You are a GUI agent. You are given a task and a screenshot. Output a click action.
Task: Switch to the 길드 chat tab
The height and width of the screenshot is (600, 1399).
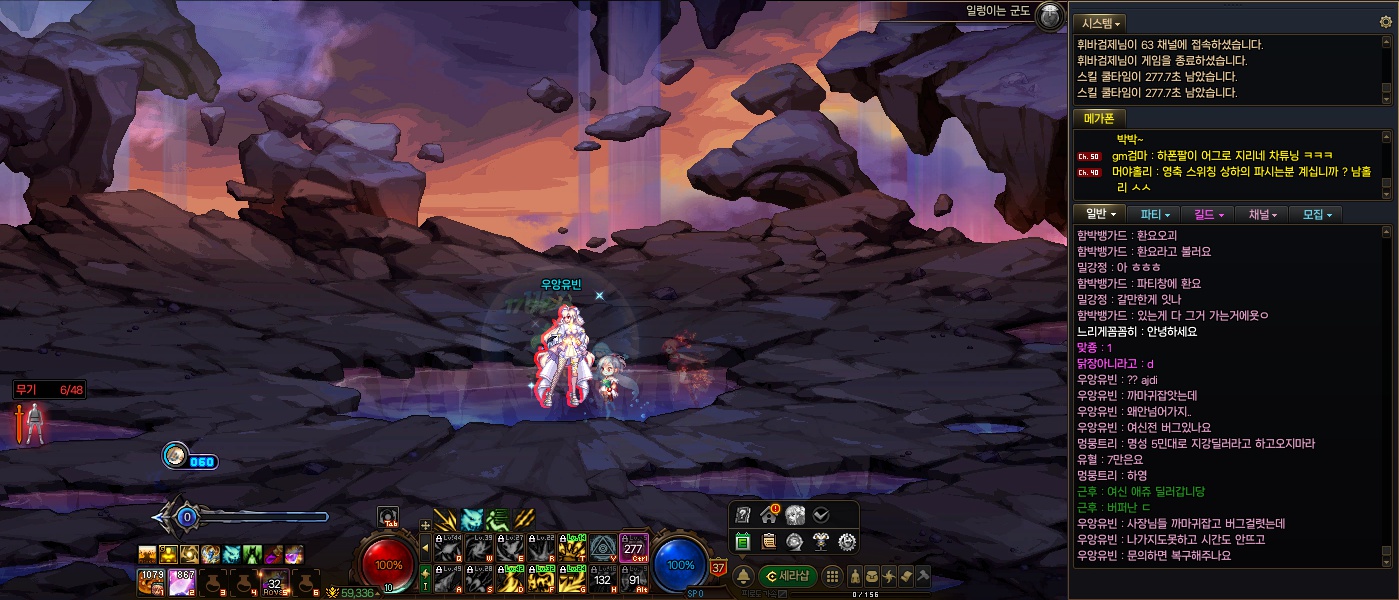tap(1209, 214)
